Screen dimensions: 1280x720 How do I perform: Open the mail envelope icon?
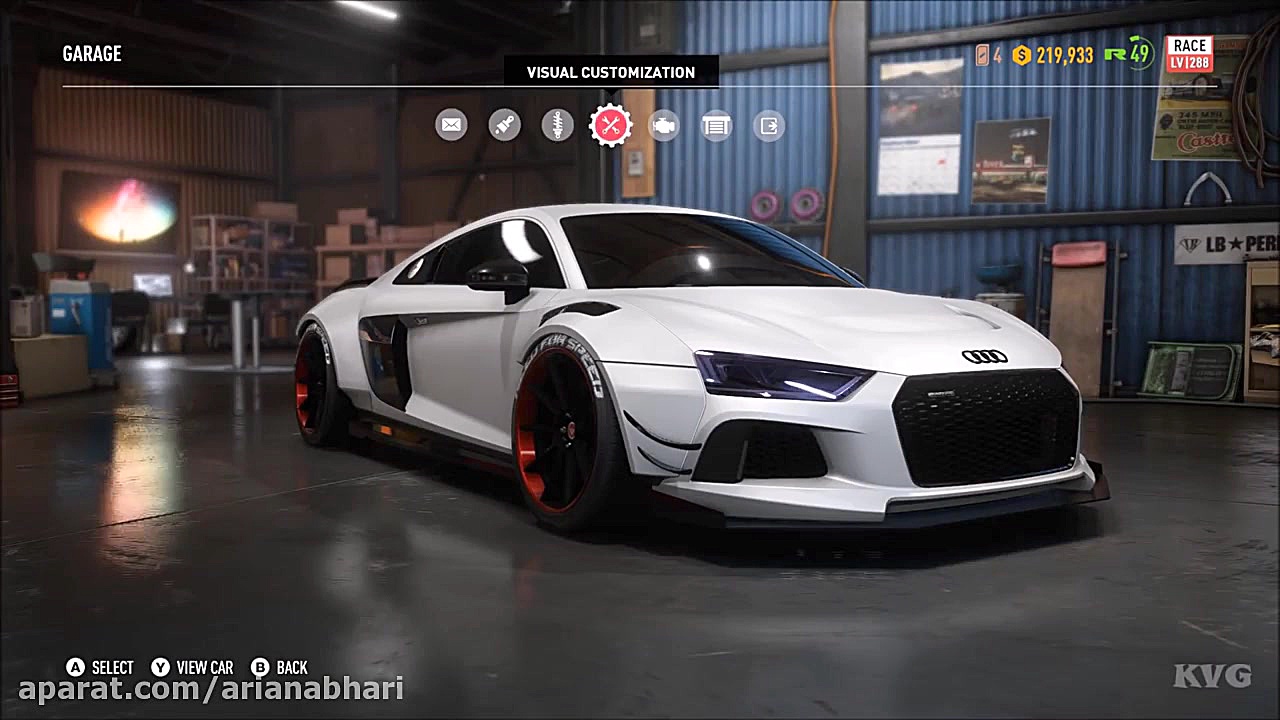click(450, 124)
